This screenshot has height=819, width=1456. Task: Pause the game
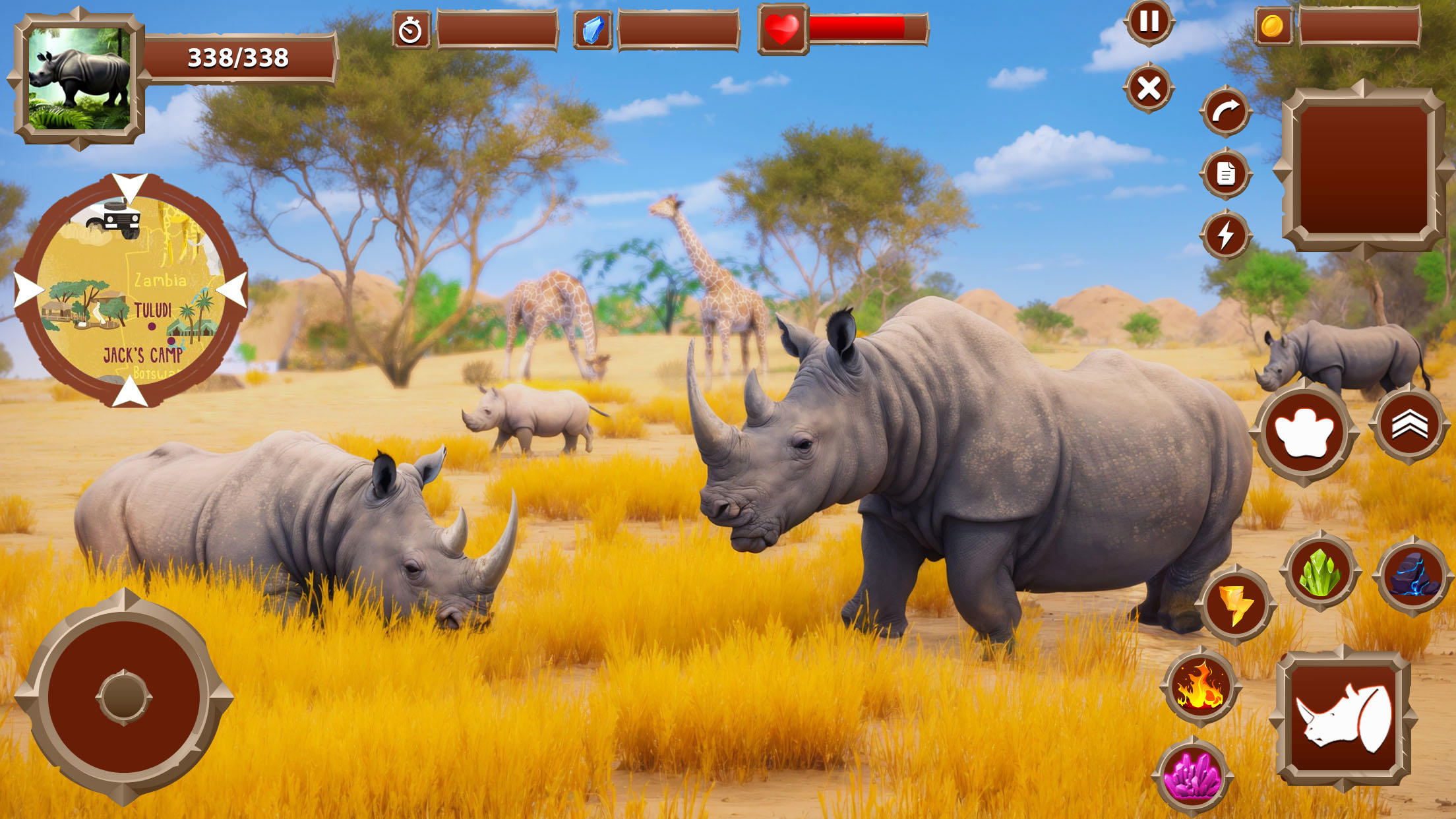[x=1148, y=23]
